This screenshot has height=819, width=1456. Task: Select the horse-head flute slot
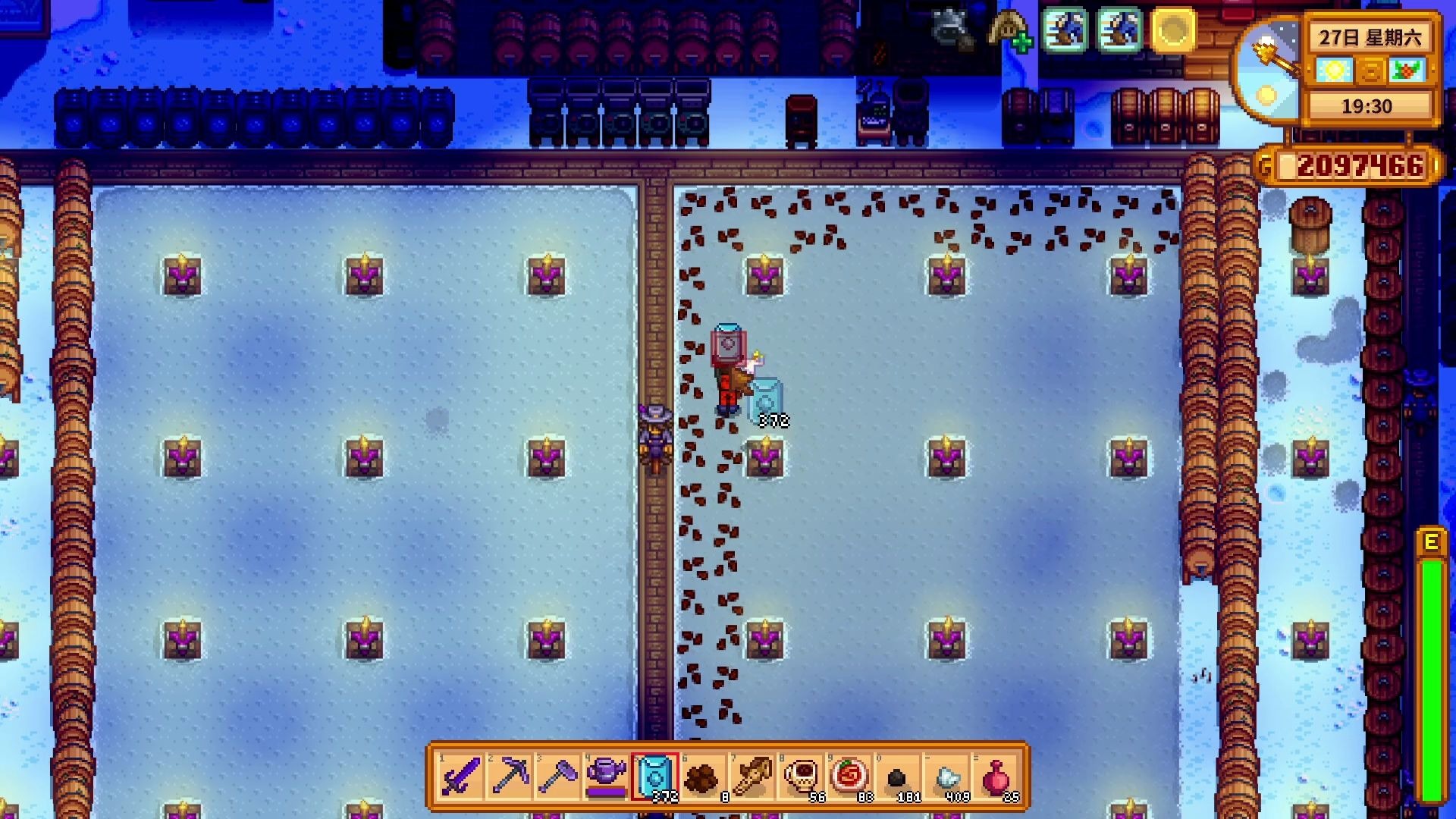click(x=752, y=777)
